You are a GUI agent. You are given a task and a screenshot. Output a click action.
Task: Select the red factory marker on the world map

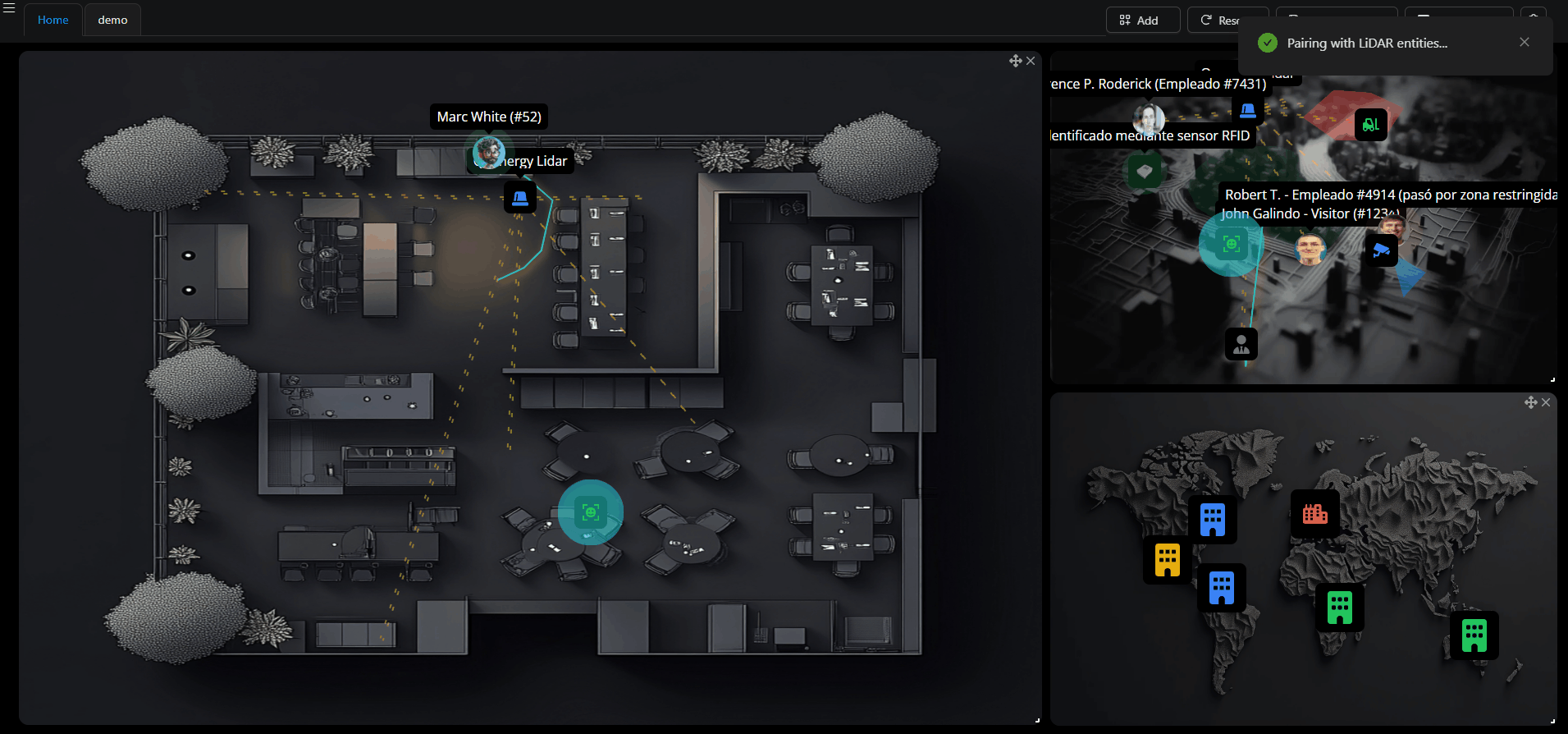tap(1314, 514)
